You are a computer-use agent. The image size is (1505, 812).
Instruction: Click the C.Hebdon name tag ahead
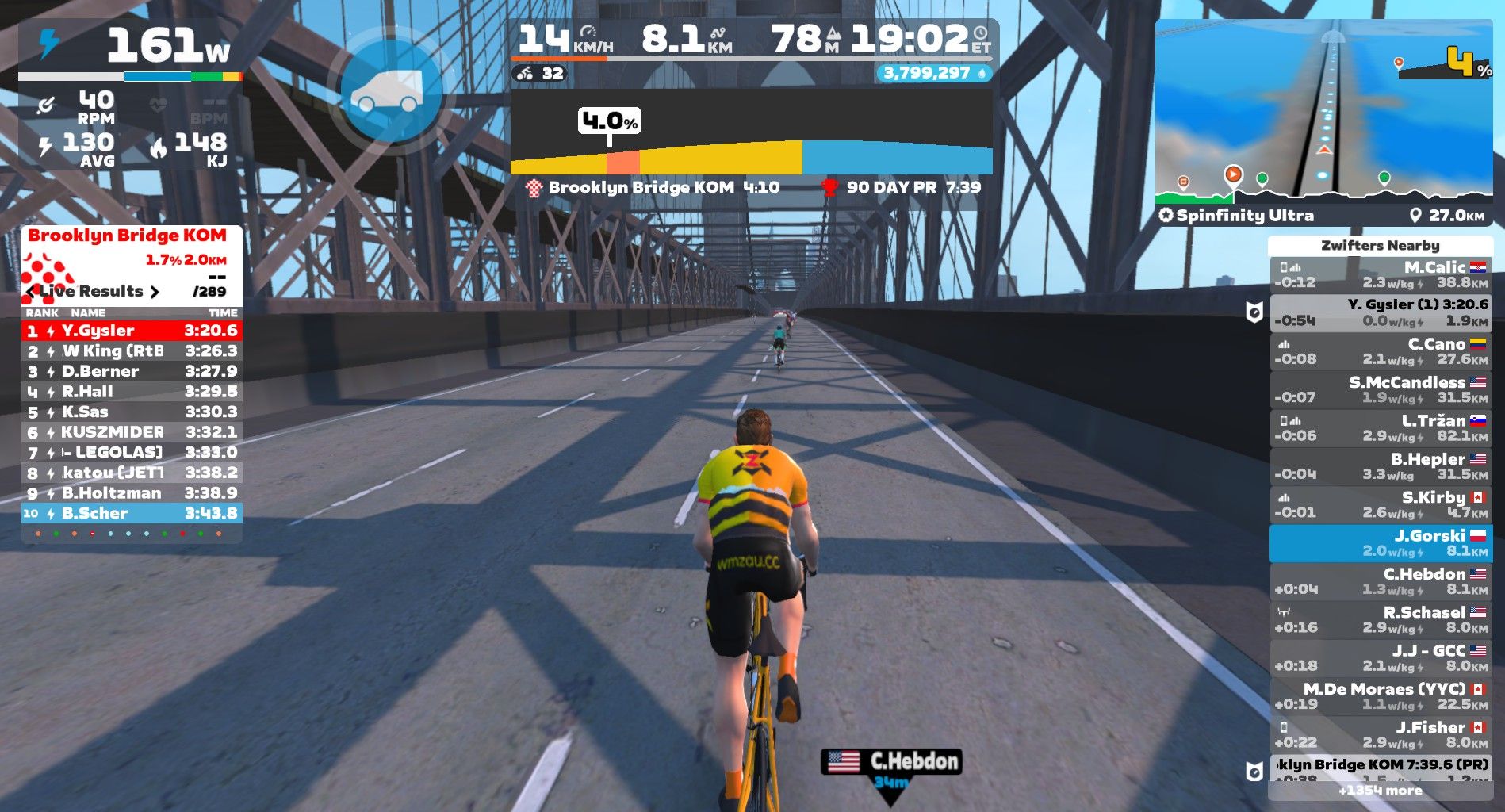(x=891, y=762)
